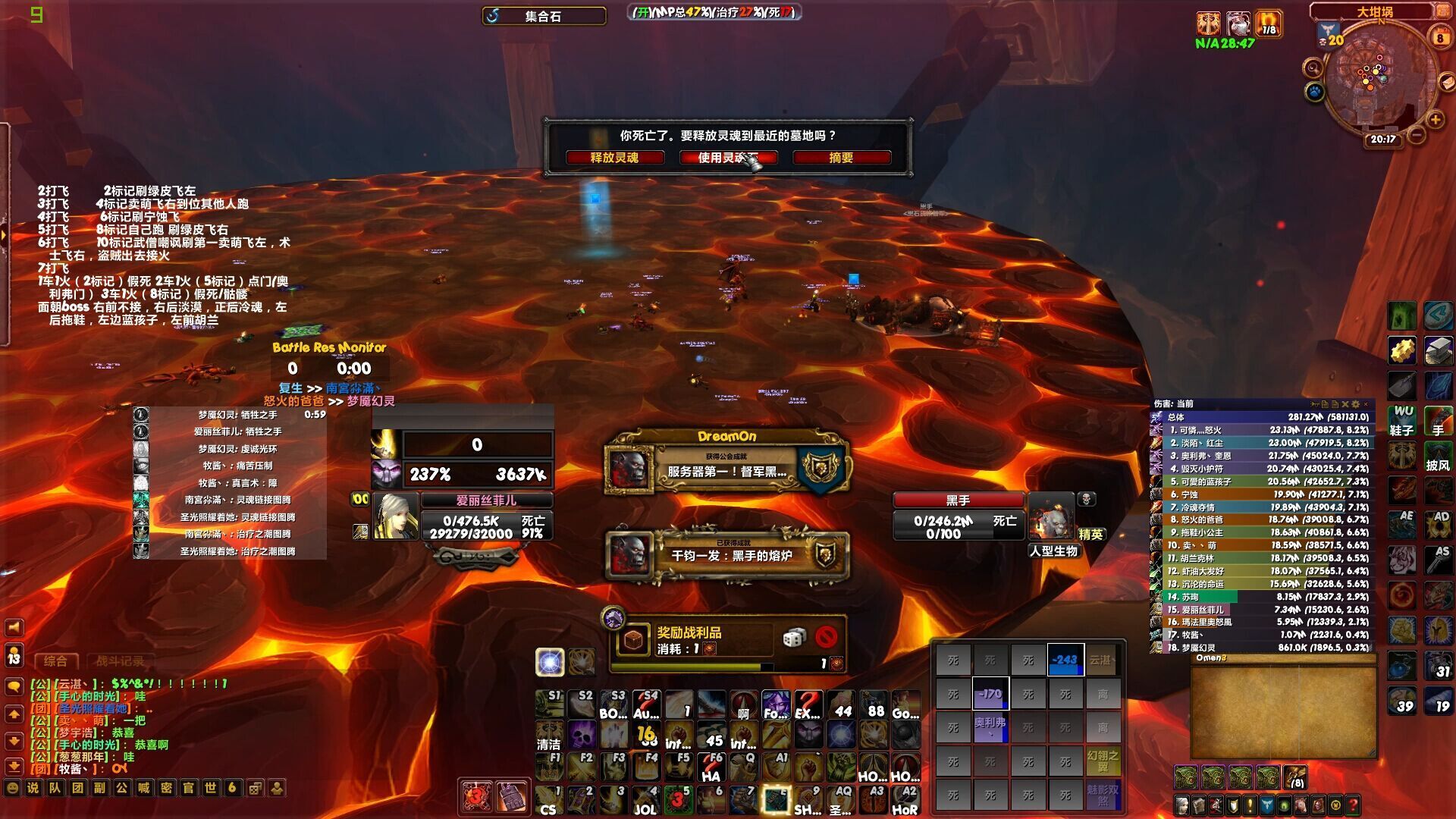Image resolution: width=1456 pixels, height=819 pixels.
Task: Zoom in the minimap with plus button
Action: point(1435,120)
